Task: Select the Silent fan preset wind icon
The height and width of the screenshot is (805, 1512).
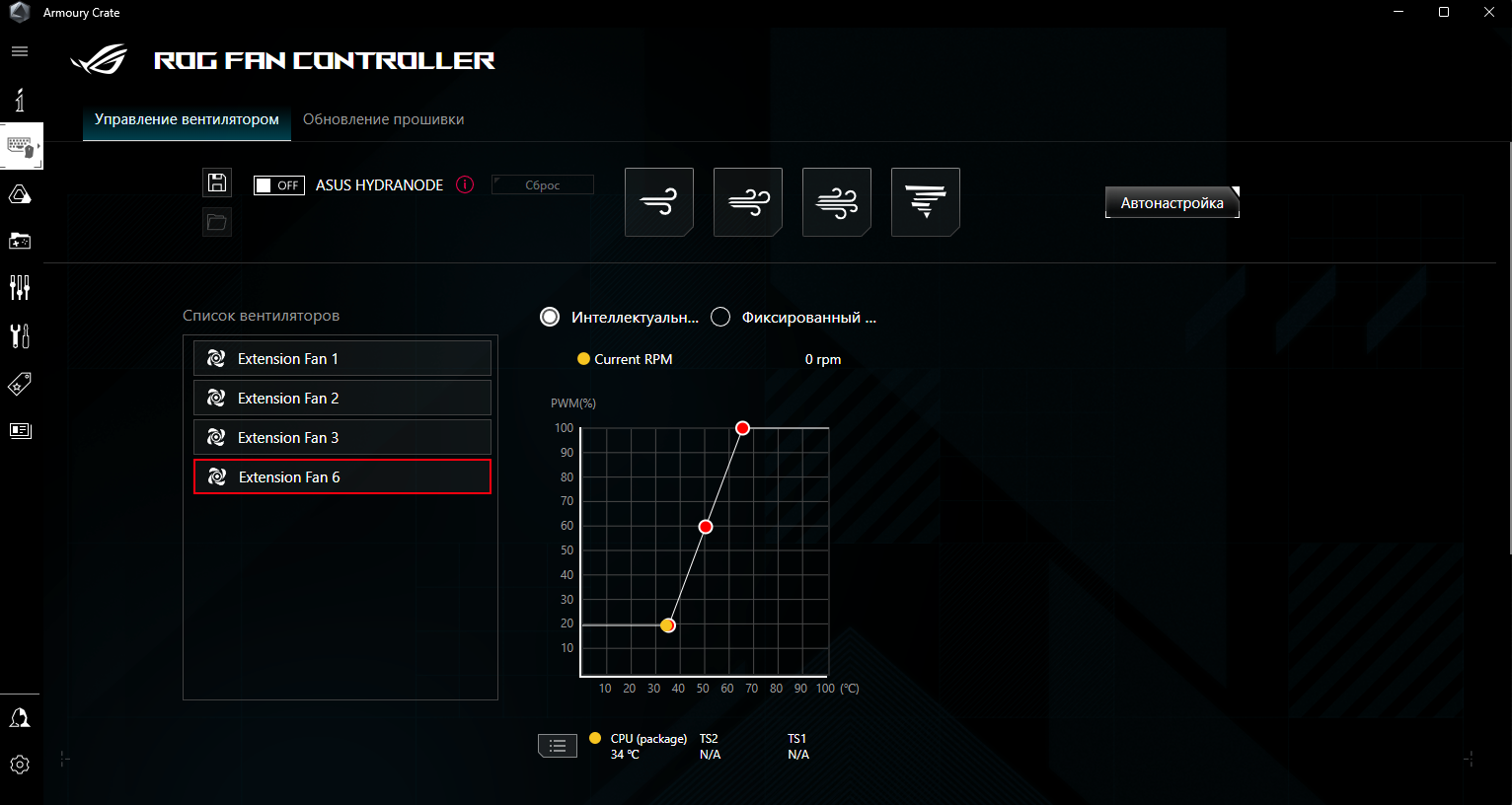Action: pos(658,201)
